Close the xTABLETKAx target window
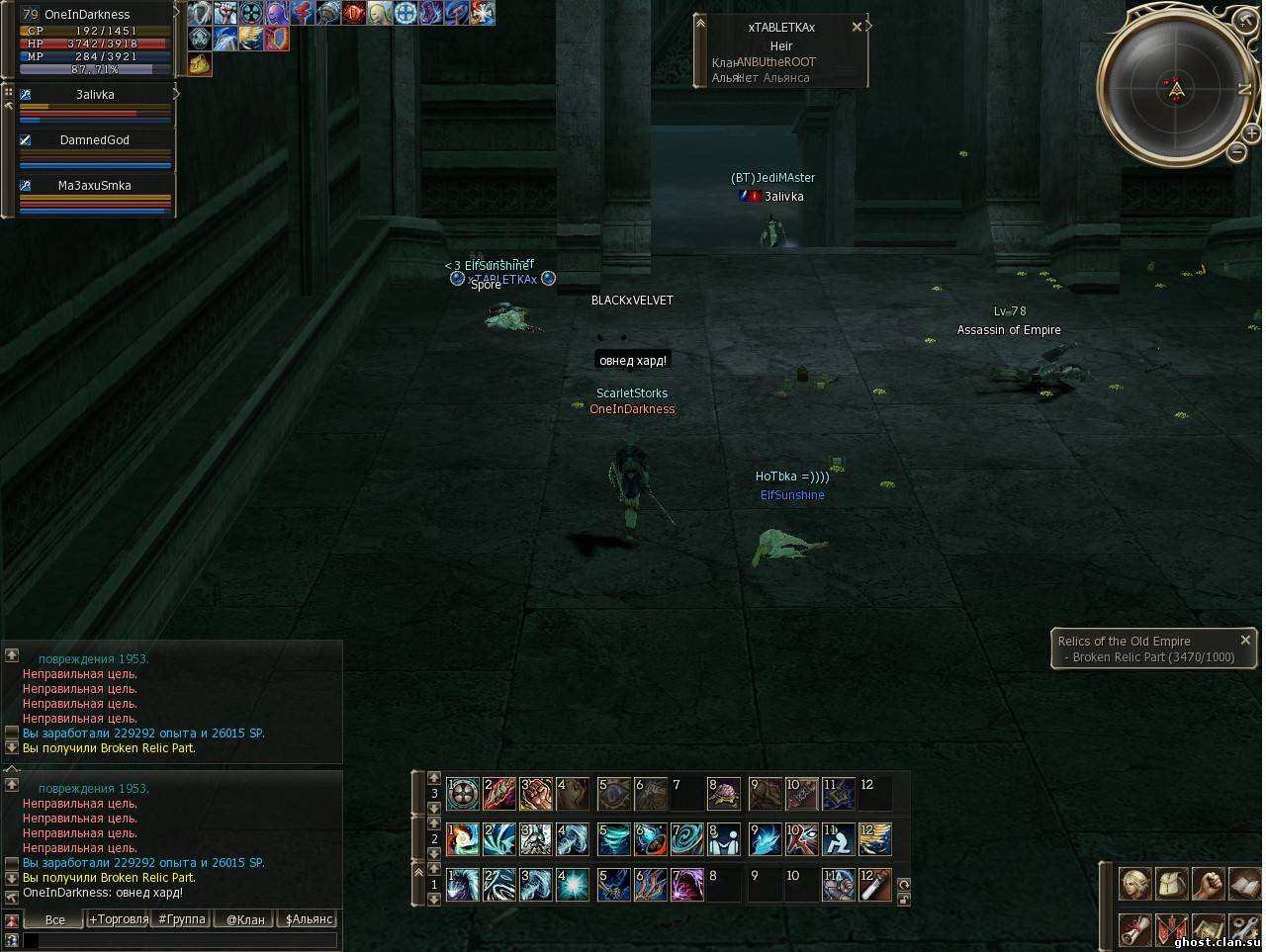 tap(857, 28)
